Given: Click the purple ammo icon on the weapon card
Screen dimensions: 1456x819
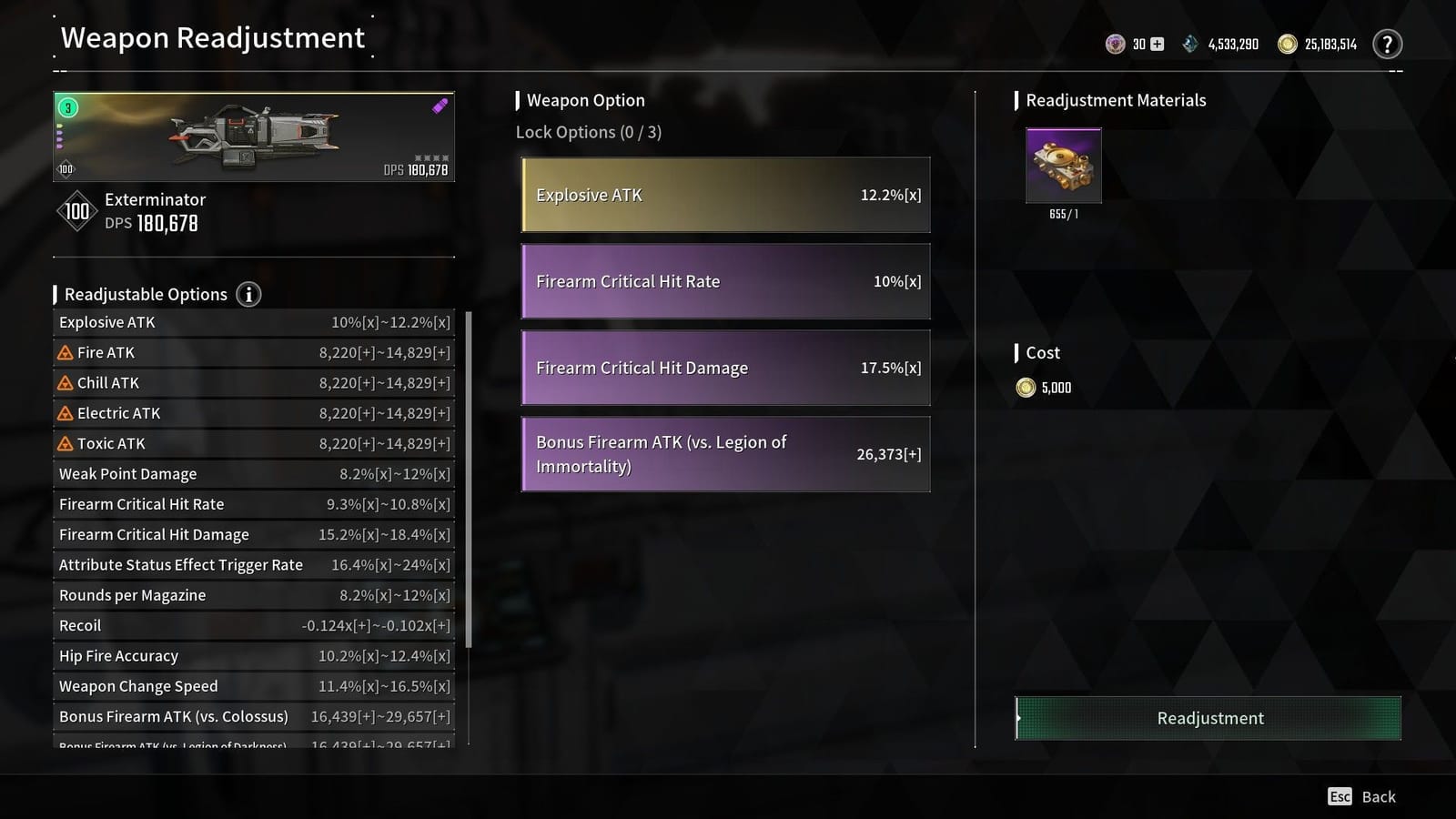Looking at the screenshot, I should (x=440, y=105).
